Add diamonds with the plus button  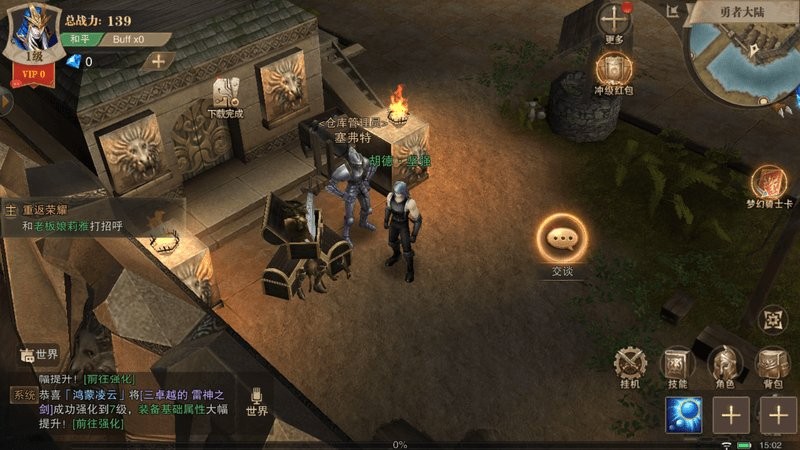click(x=158, y=61)
